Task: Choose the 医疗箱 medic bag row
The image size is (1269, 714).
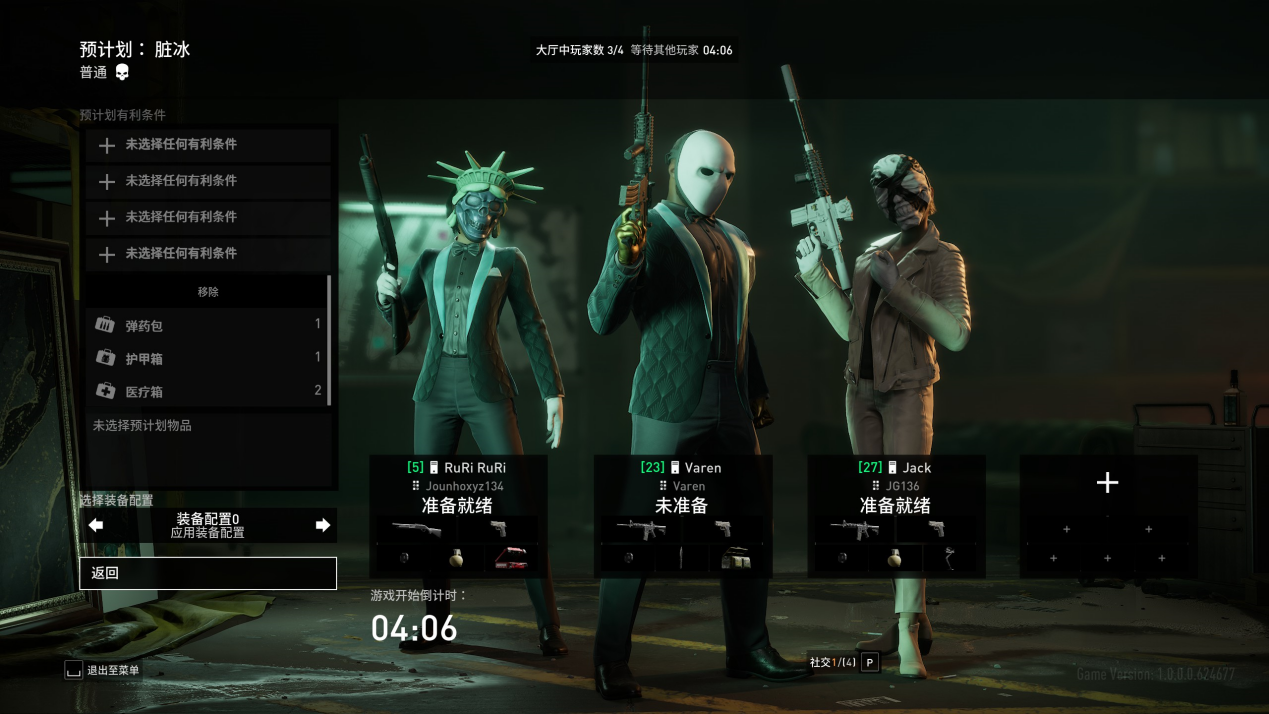Action: point(207,391)
